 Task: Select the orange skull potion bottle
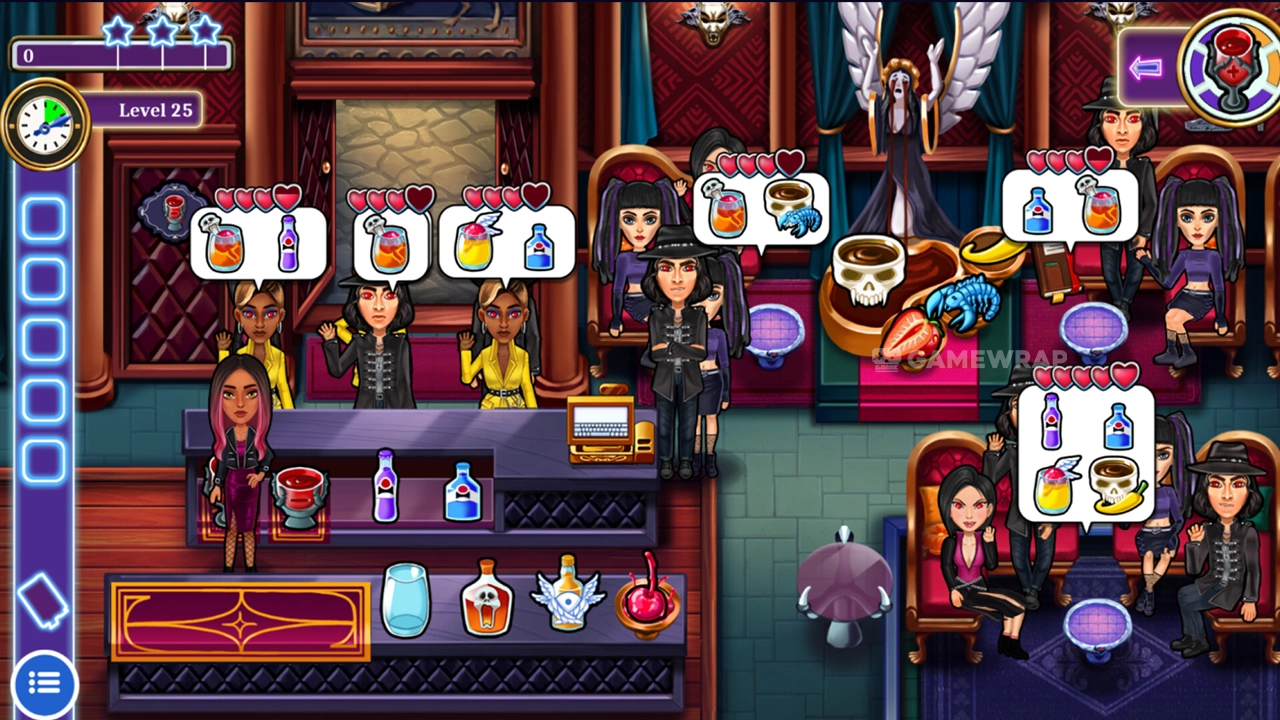click(487, 597)
